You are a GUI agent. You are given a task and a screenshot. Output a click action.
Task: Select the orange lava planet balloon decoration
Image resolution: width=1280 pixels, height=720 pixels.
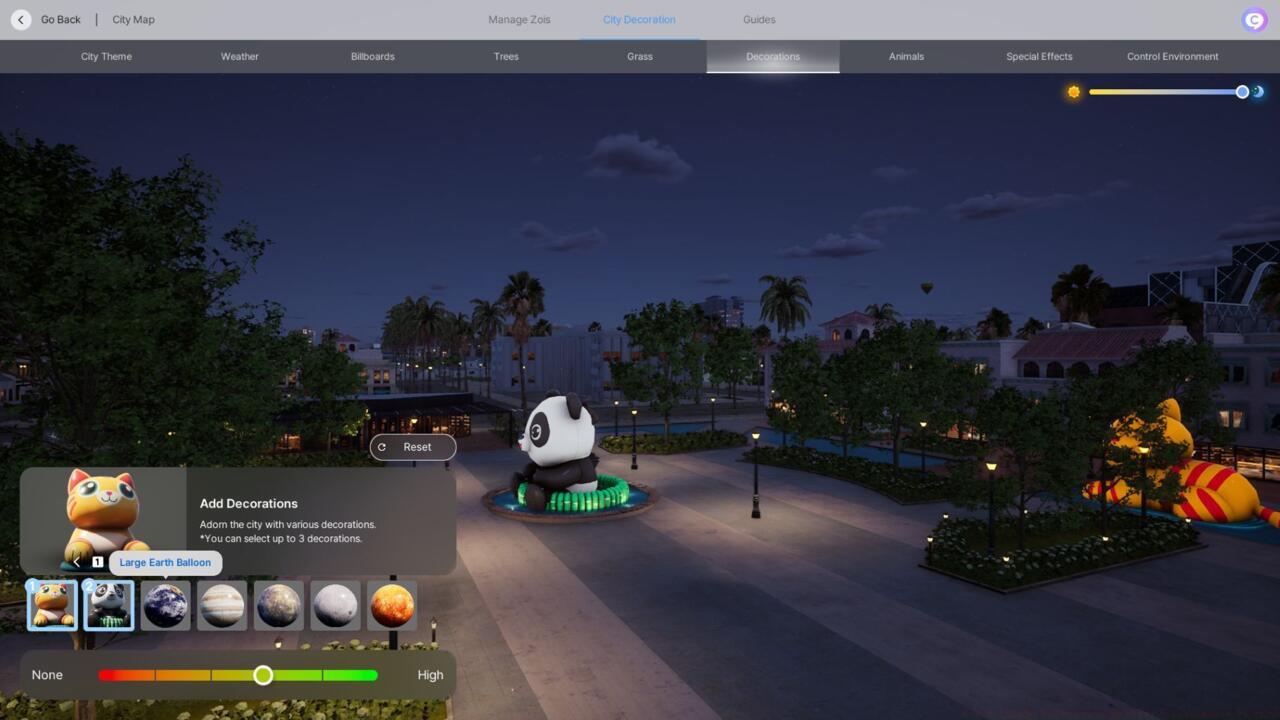pos(392,605)
